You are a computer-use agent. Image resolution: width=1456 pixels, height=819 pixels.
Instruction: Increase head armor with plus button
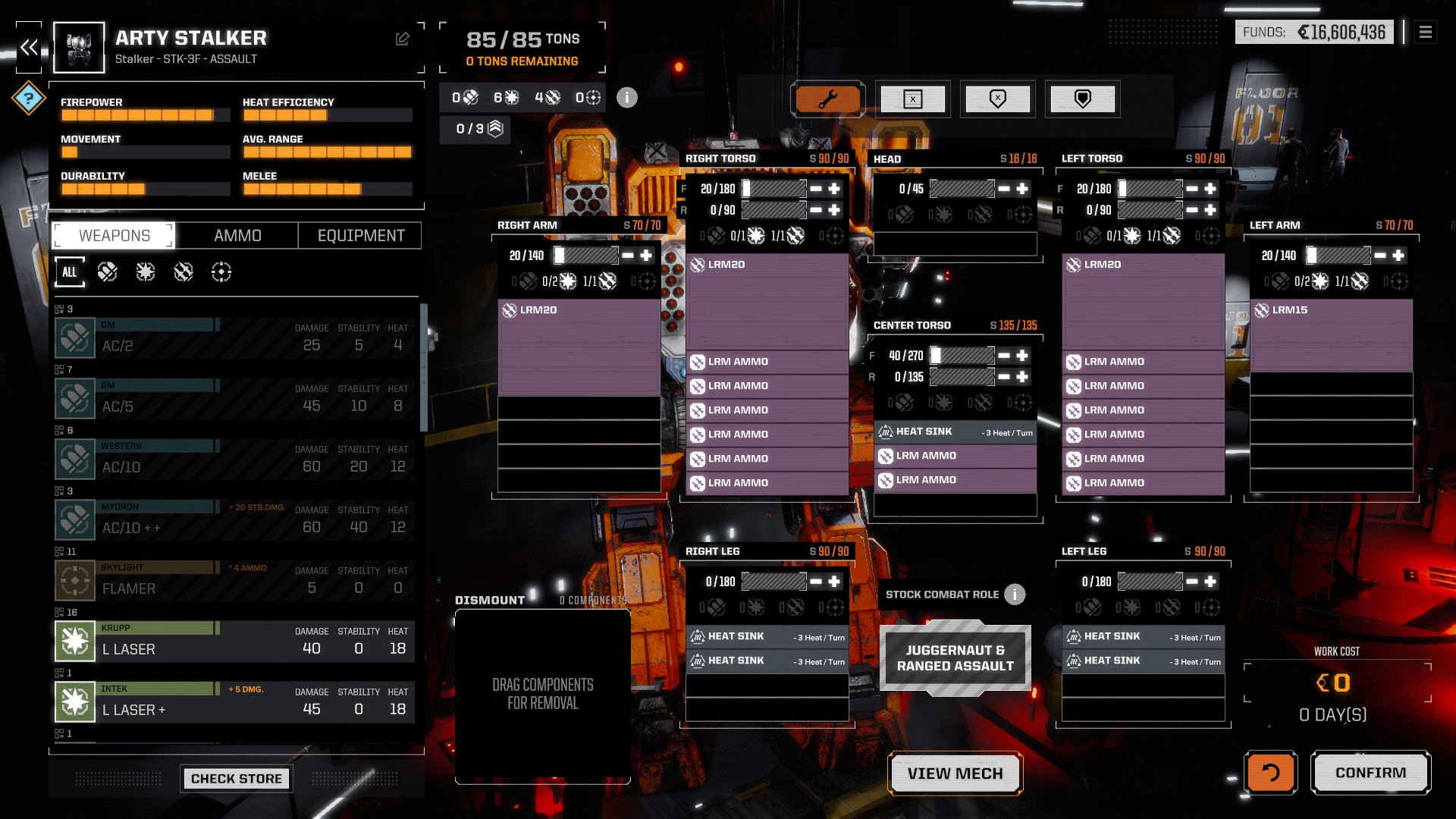[x=1022, y=189]
